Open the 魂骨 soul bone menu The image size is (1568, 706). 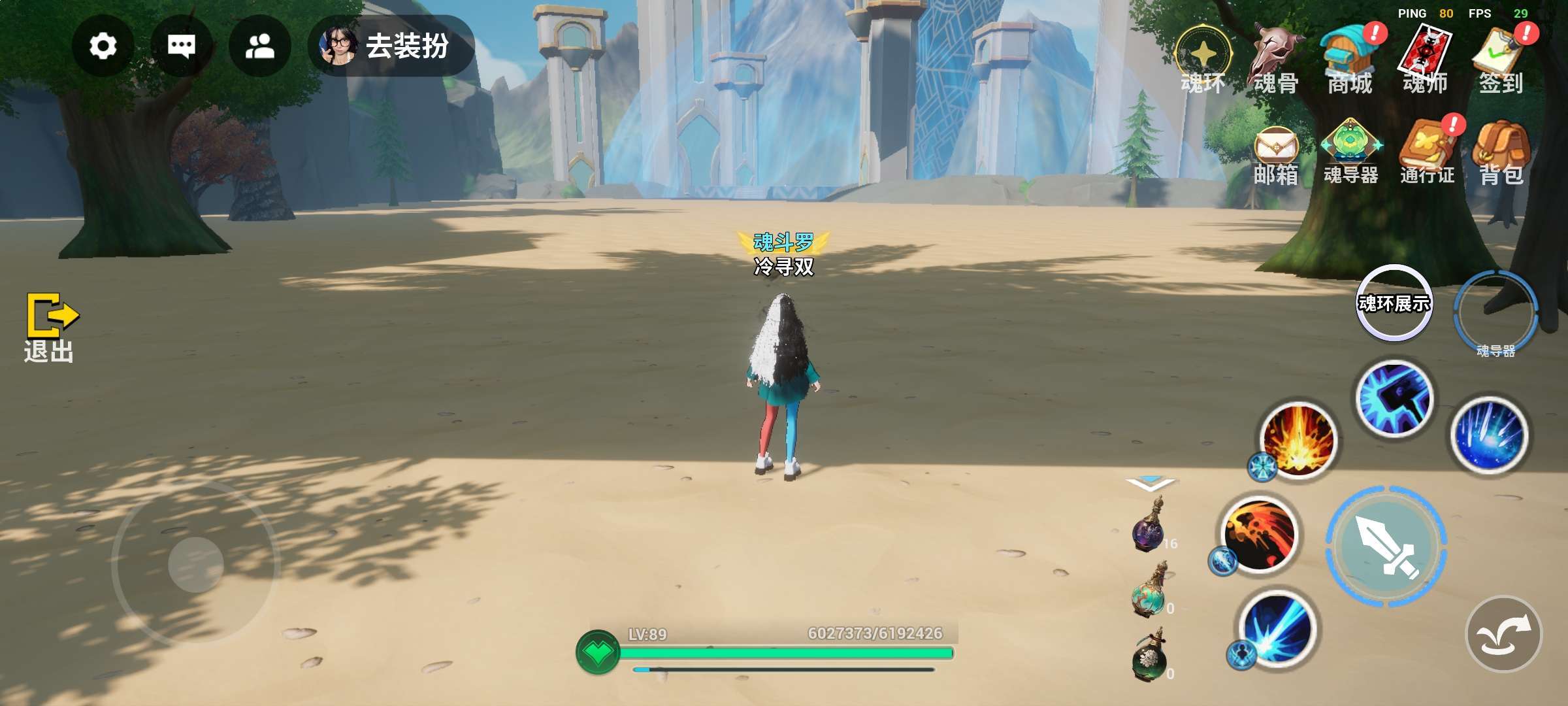(x=1275, y=62)
